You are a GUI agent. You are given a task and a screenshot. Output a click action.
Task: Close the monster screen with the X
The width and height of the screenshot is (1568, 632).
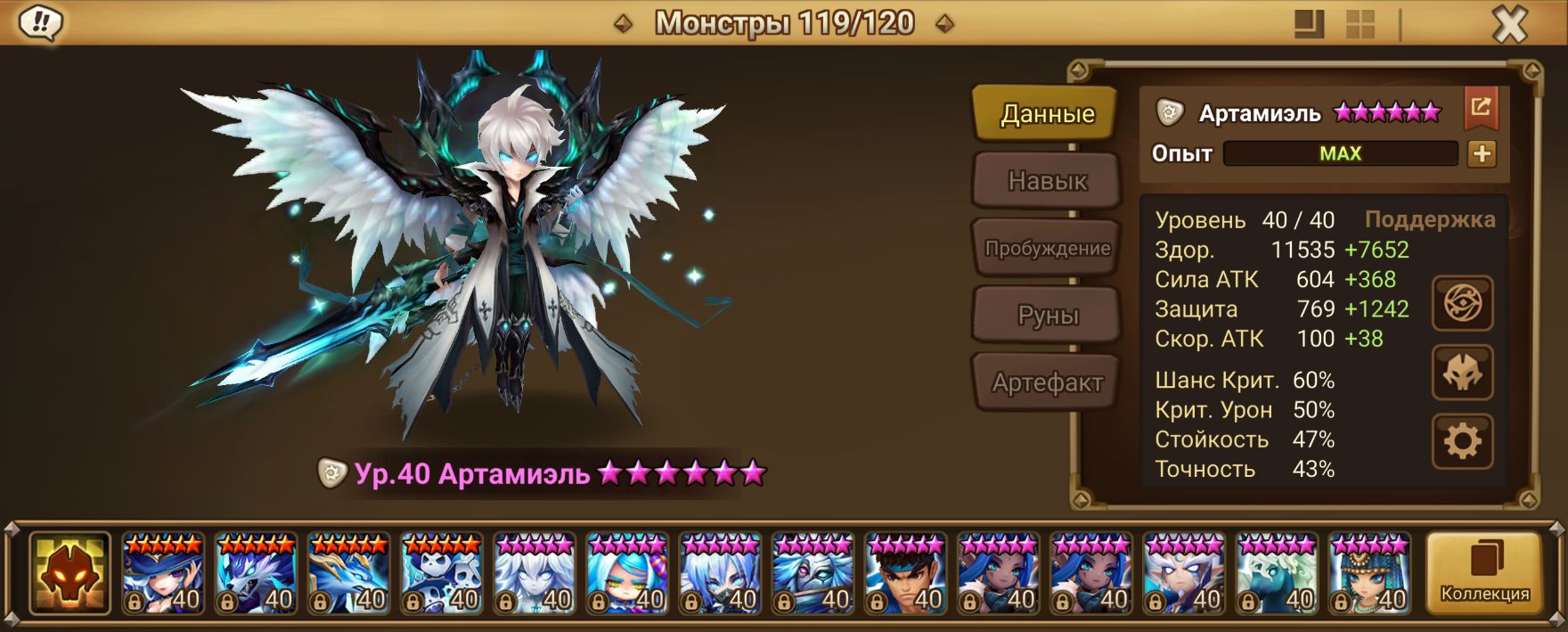coord(1509,25)
